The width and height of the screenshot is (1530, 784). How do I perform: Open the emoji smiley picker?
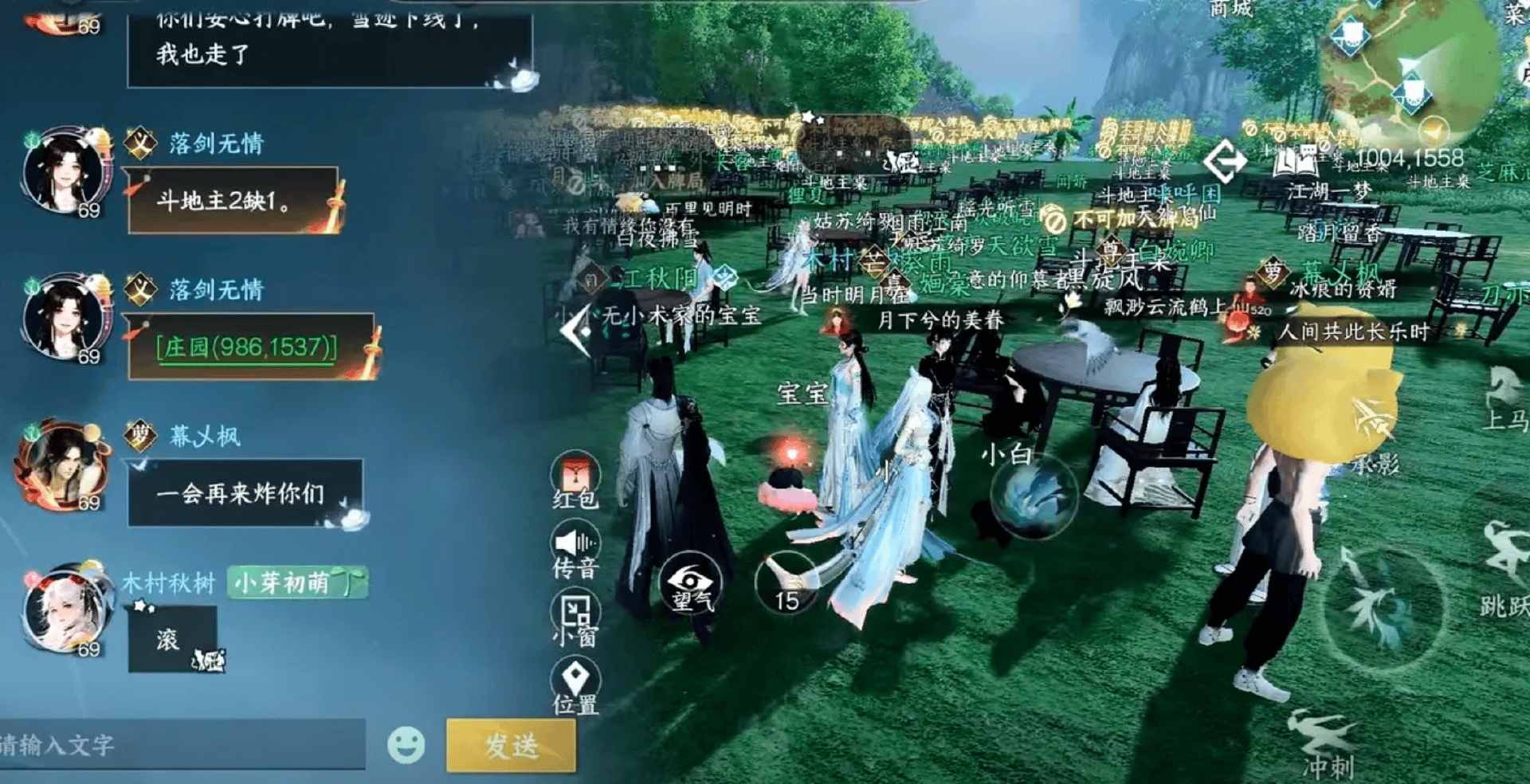click(x=406, y=745)
